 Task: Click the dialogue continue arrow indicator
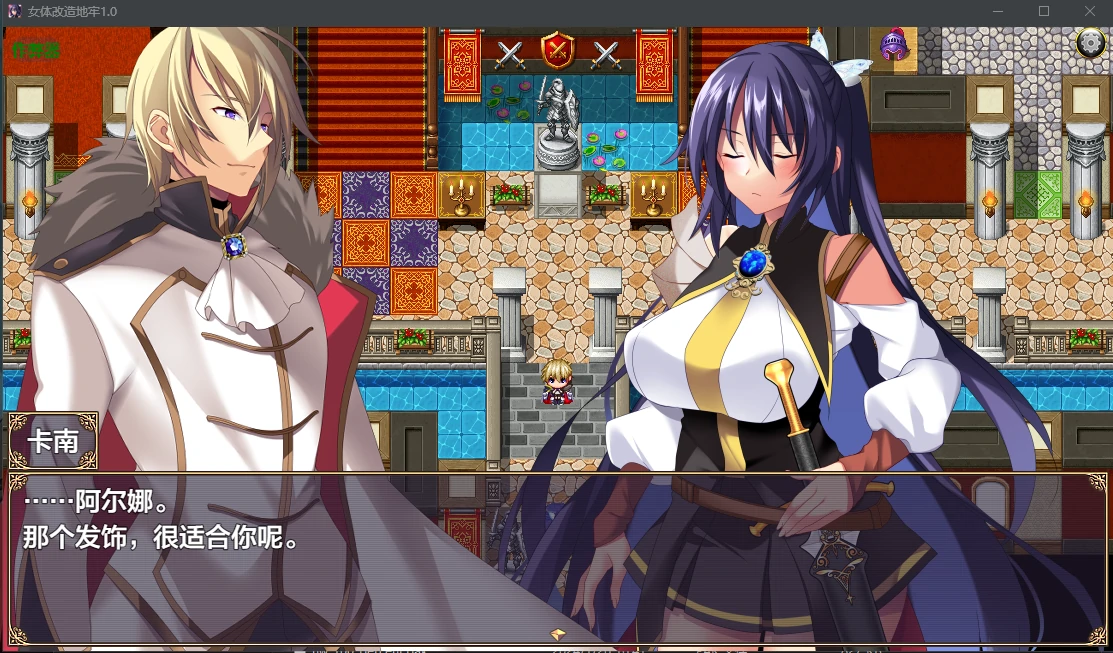[x=558, y=634]
